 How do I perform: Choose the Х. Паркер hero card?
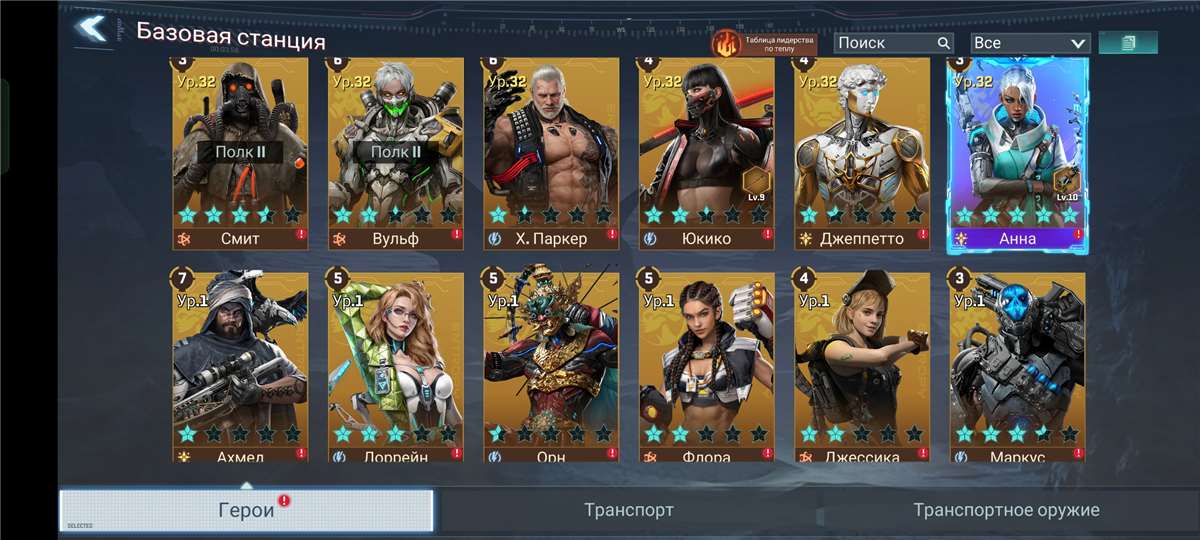coord(551,150)
